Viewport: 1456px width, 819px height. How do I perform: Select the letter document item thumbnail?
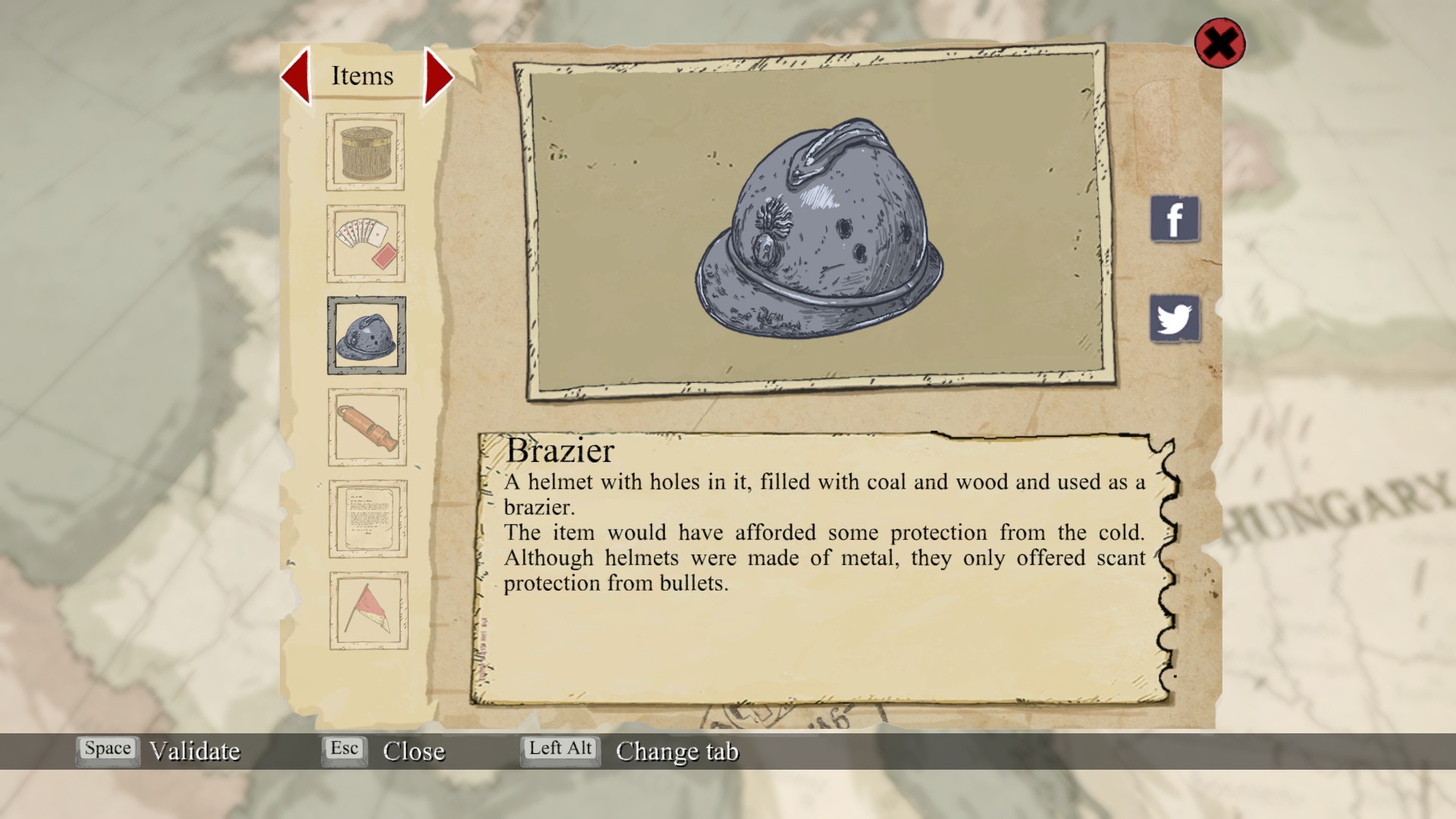click(x=369, y=519)
